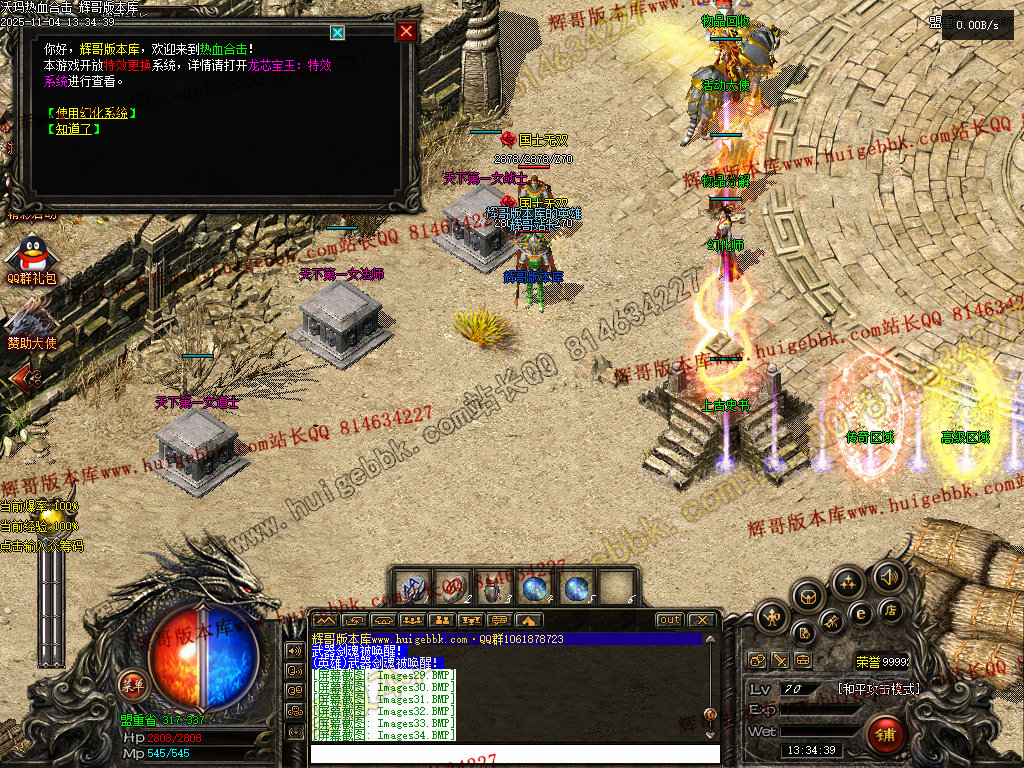This screenshot has width=1024, height=768.
Task: Click the chat text input field
Action: (514, 753)
